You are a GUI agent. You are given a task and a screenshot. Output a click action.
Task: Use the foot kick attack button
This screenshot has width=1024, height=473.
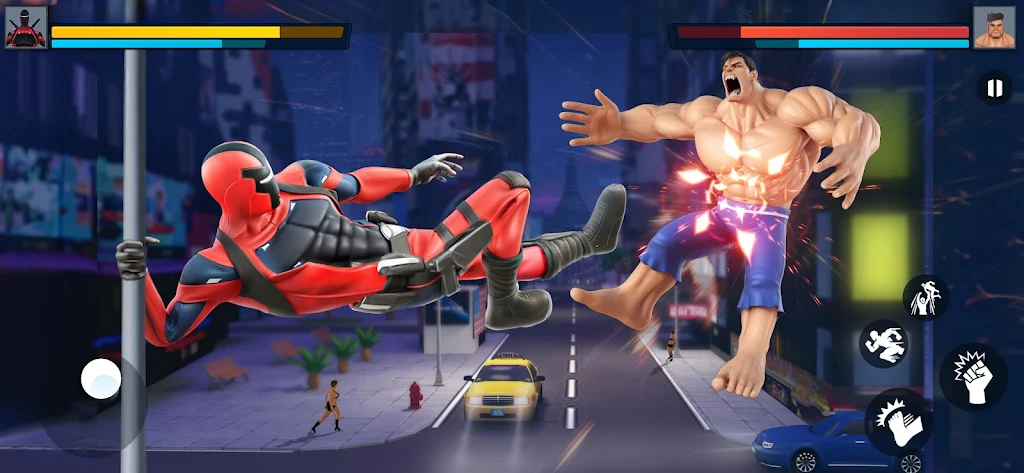tap(898, 422)
